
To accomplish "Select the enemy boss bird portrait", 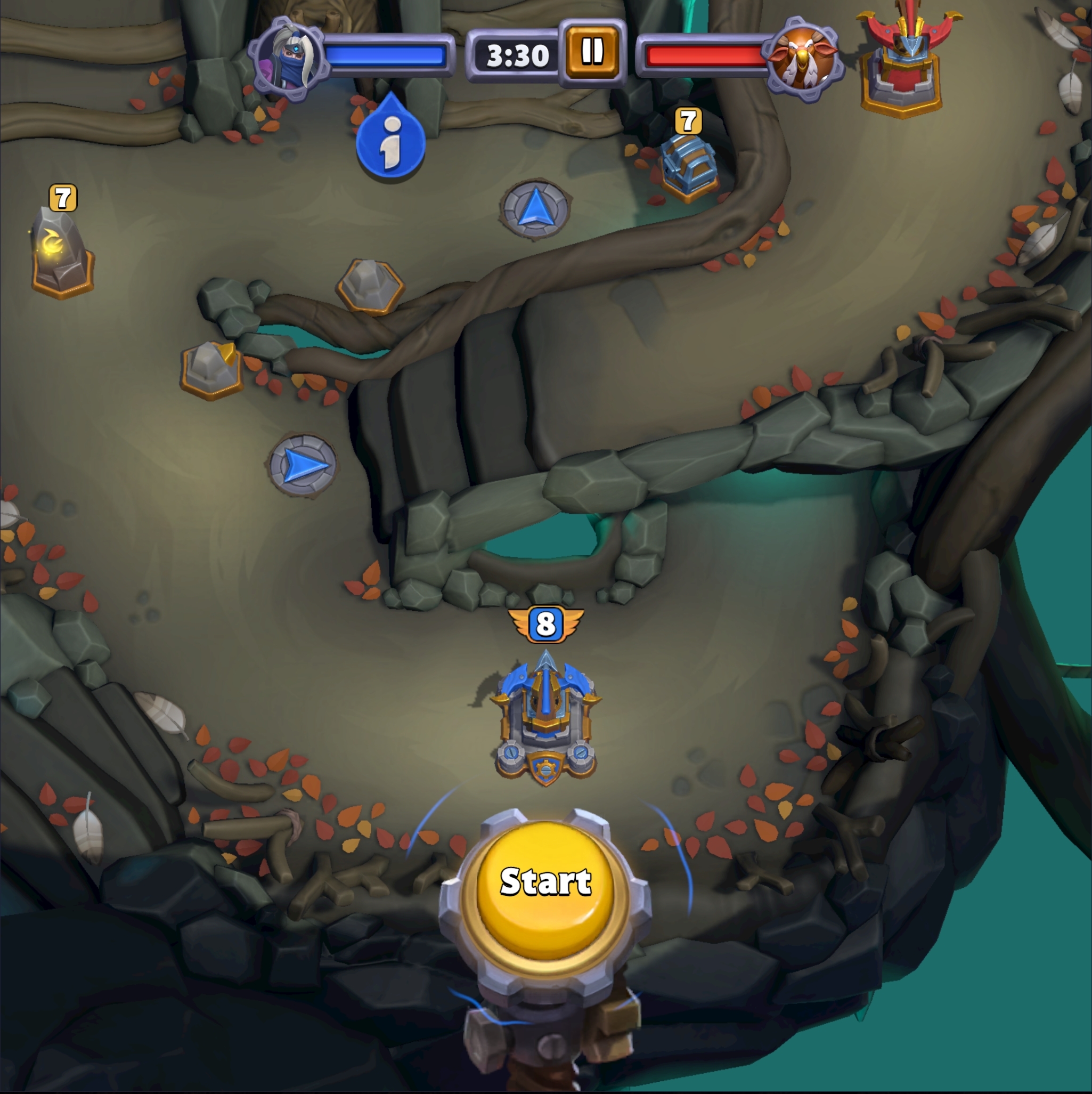I will tap(806, 55).
